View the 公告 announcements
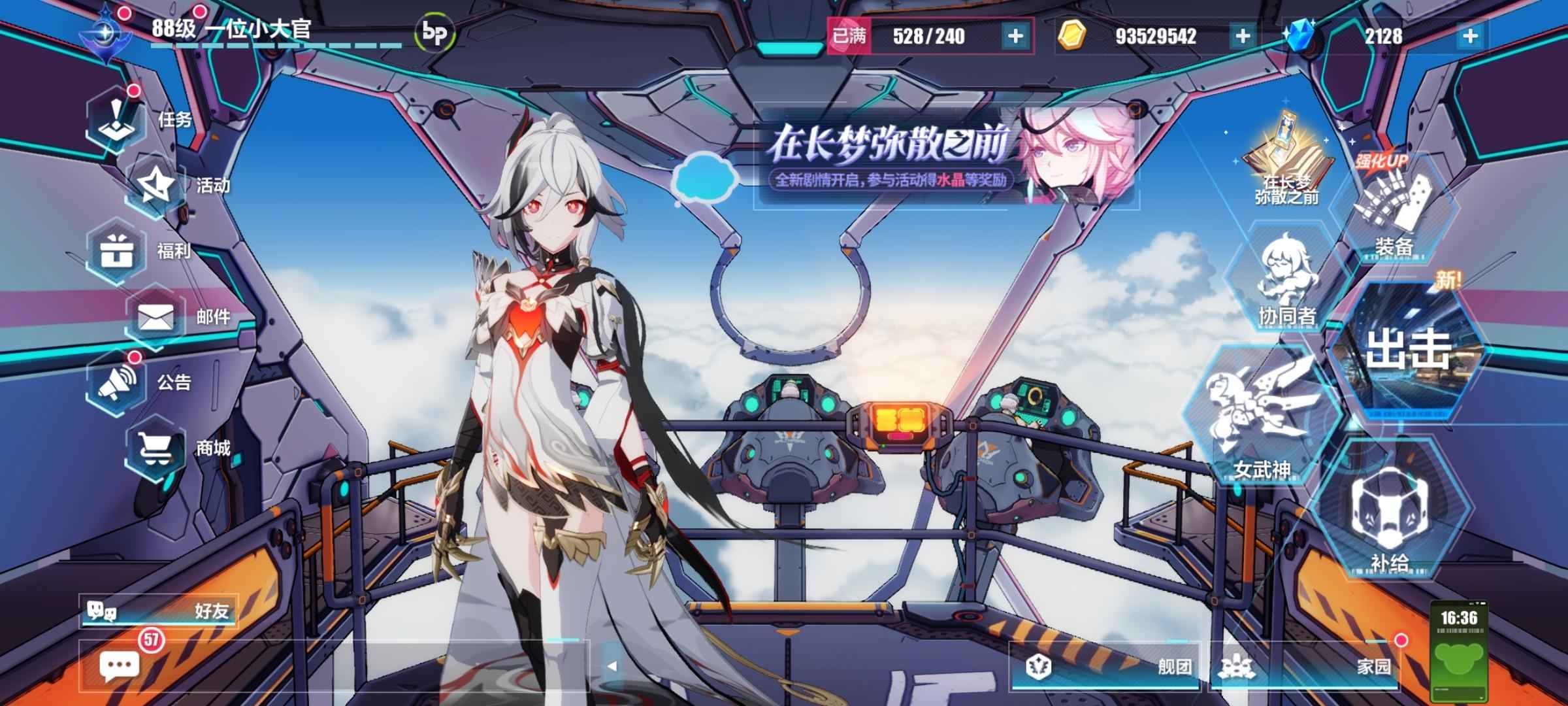This screenshot has width=1568, height=706. tap(116, 382)
